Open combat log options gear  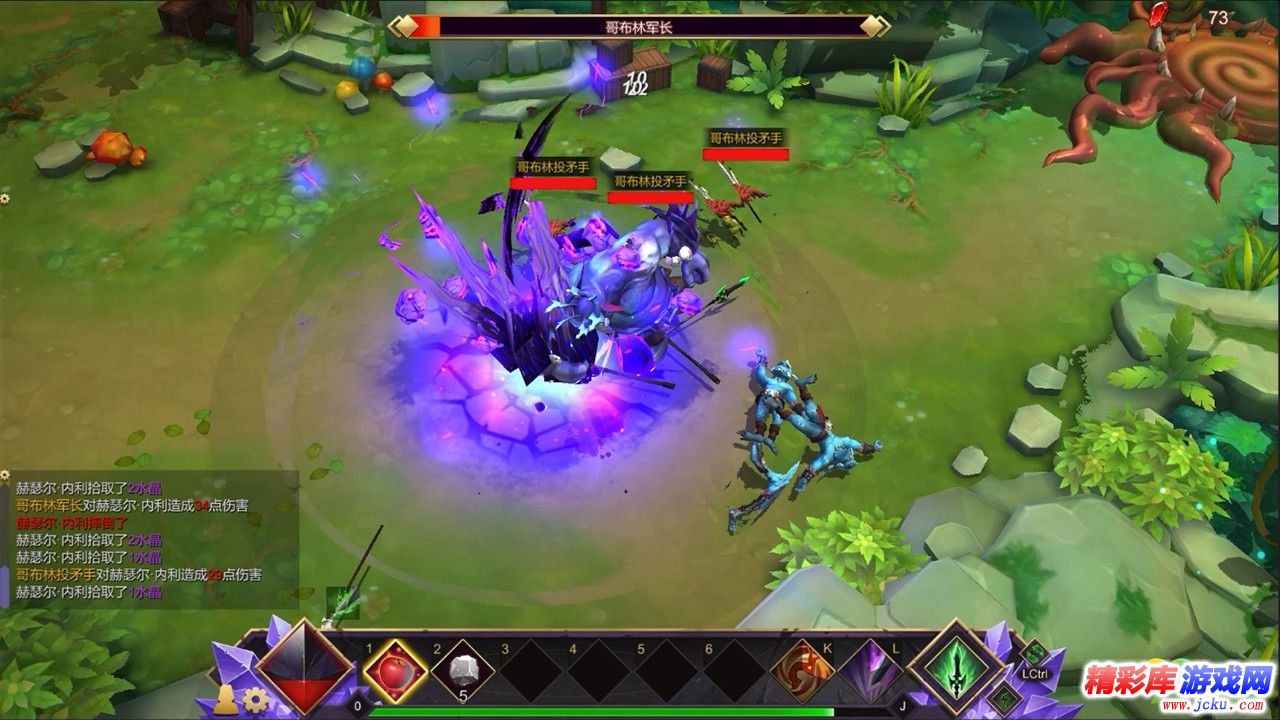coord(5,198)
